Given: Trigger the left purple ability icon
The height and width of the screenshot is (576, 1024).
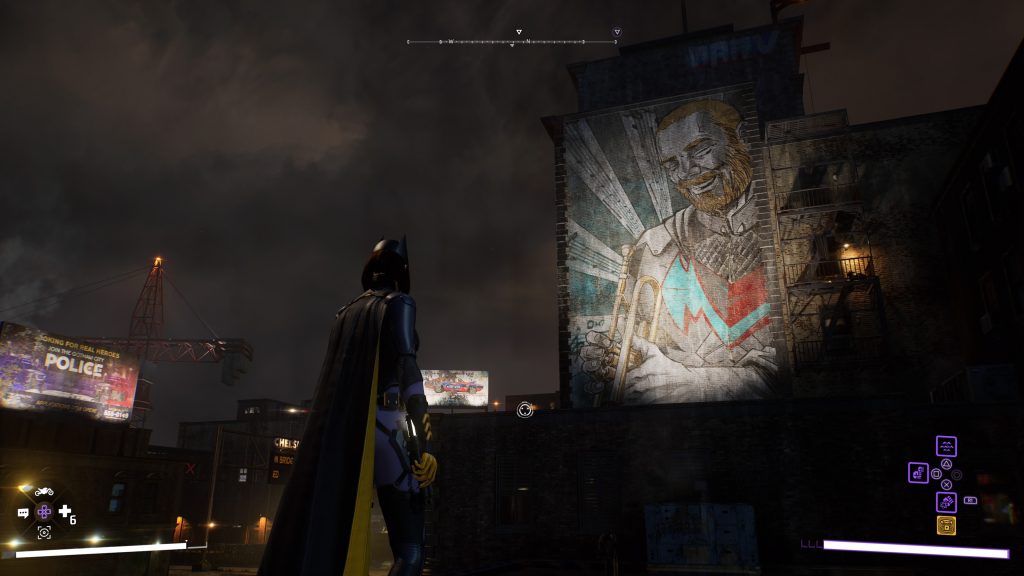Looking at the screenshot, I should click(x=918, y=473).
